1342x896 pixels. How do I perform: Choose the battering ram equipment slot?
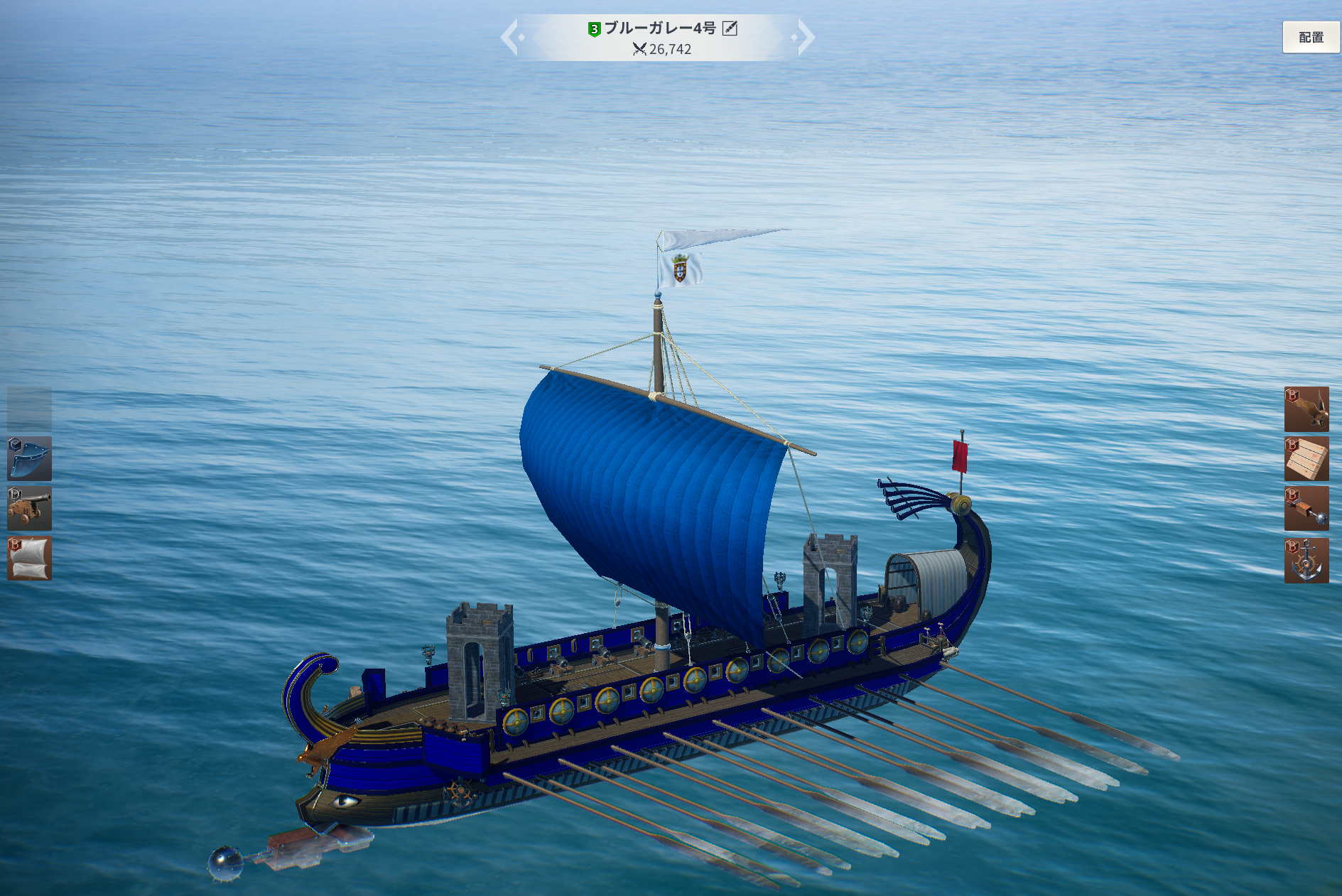1306,509
